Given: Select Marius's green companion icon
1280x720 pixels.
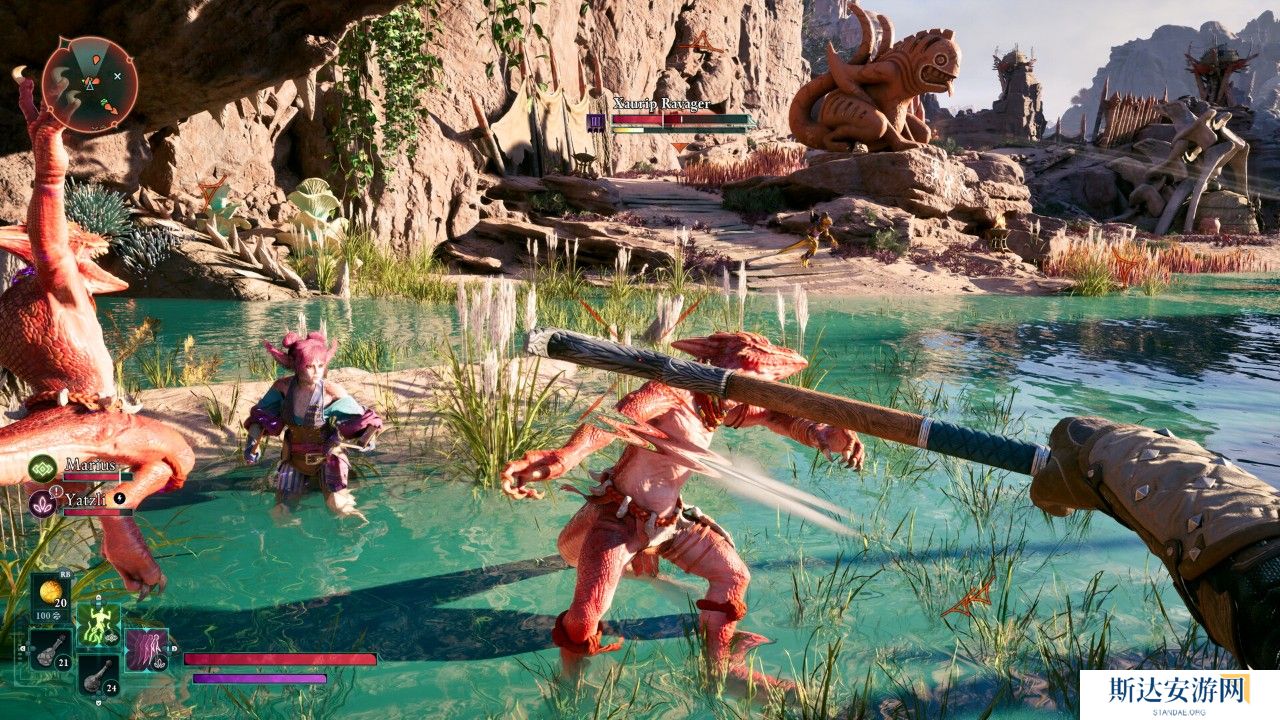Looking at the screenshot, I should (x=42, y=467).
